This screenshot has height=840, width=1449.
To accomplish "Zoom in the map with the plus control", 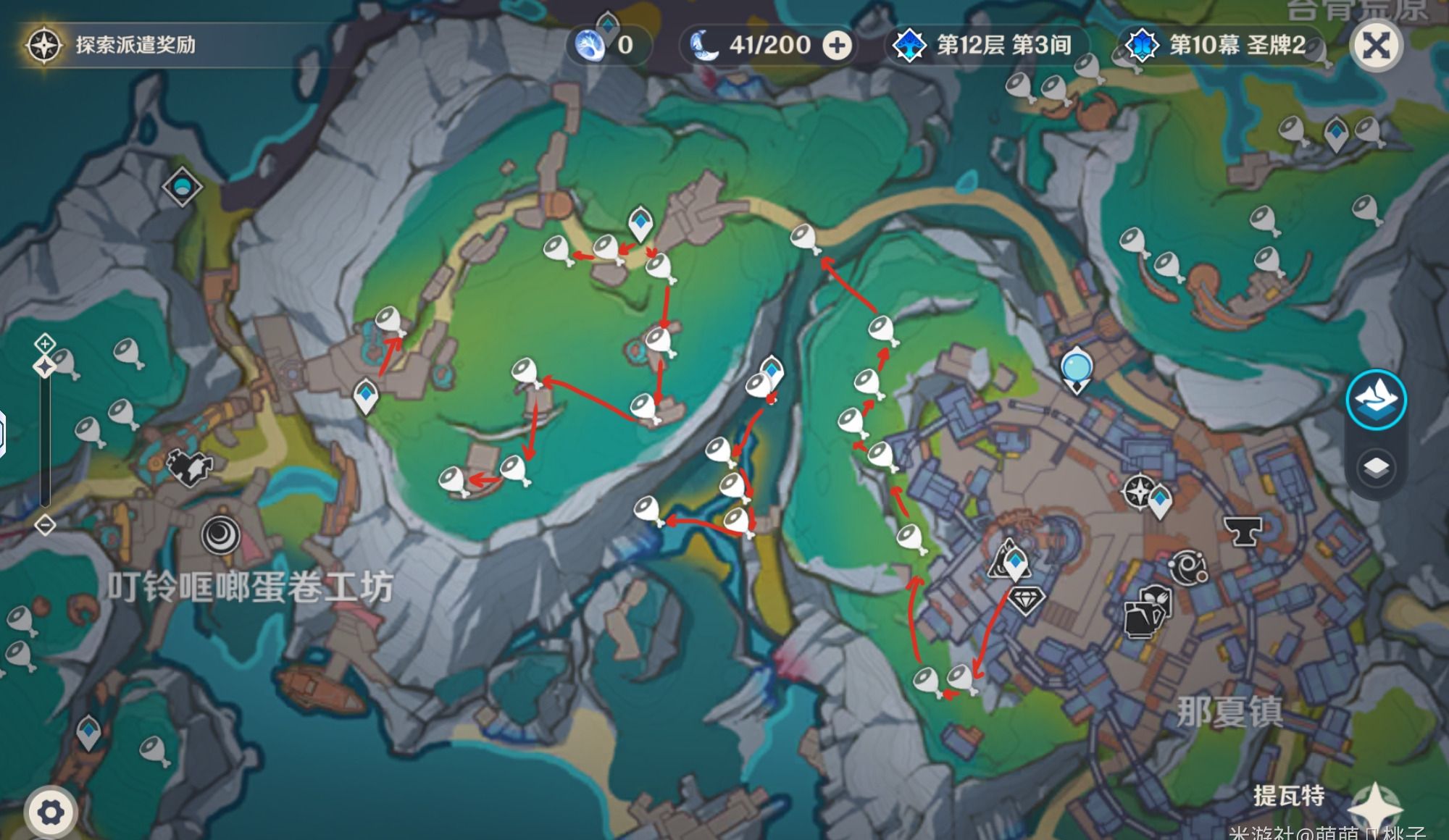I will (45, 343).
